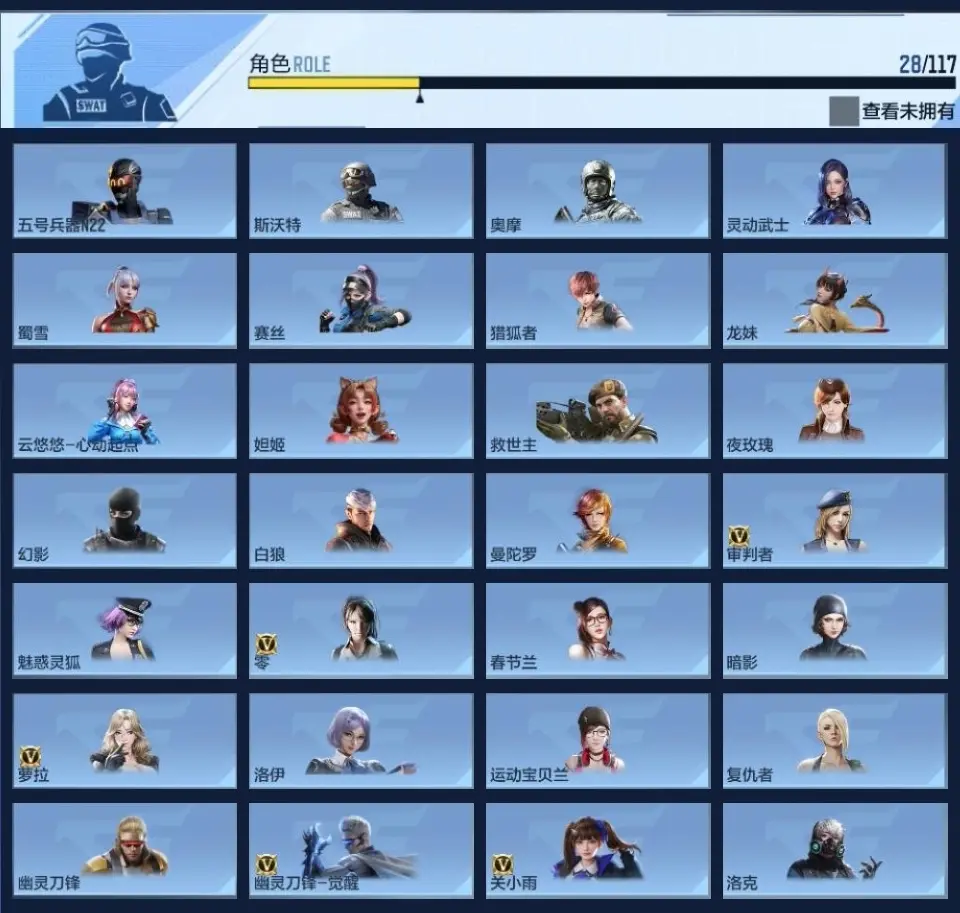Viewport: 960px width, 913px height.
Task: Pick the 幻影 masked character card
Action: (125, 520)
